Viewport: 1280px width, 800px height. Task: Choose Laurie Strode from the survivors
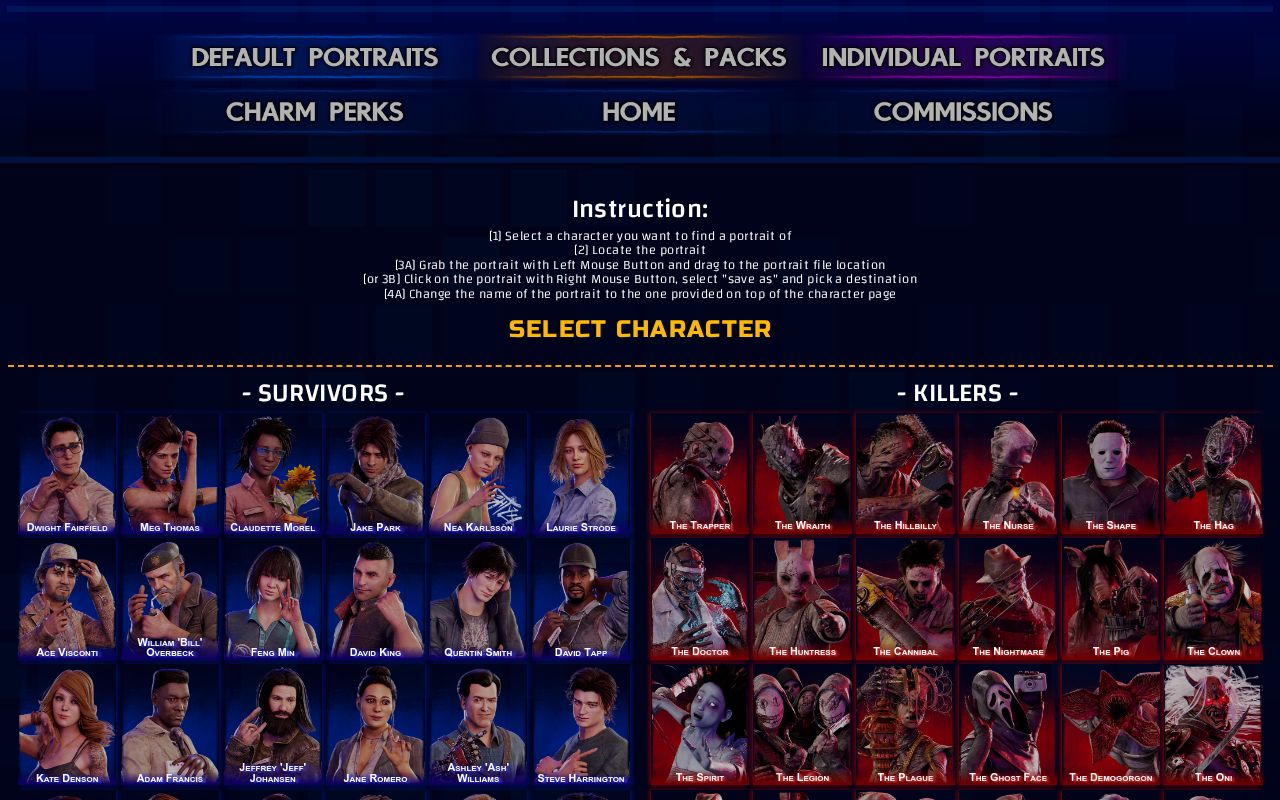point(582,472)
